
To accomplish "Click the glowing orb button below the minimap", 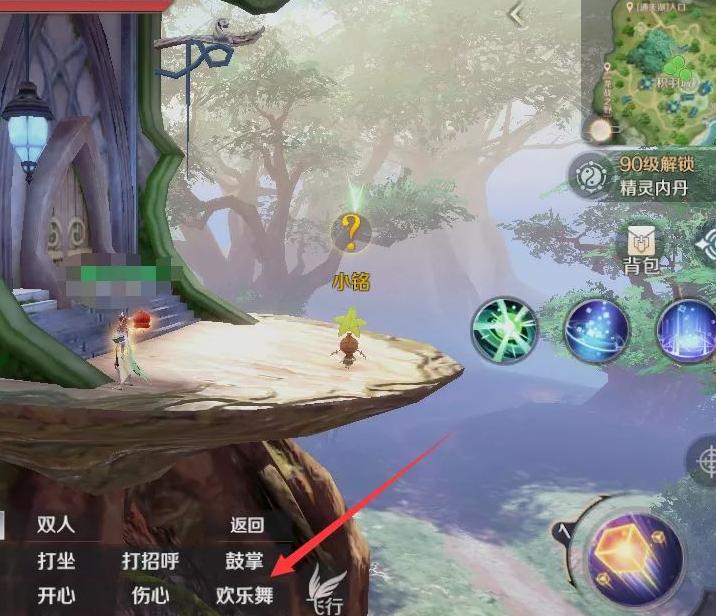I will (x=600, y=130).
